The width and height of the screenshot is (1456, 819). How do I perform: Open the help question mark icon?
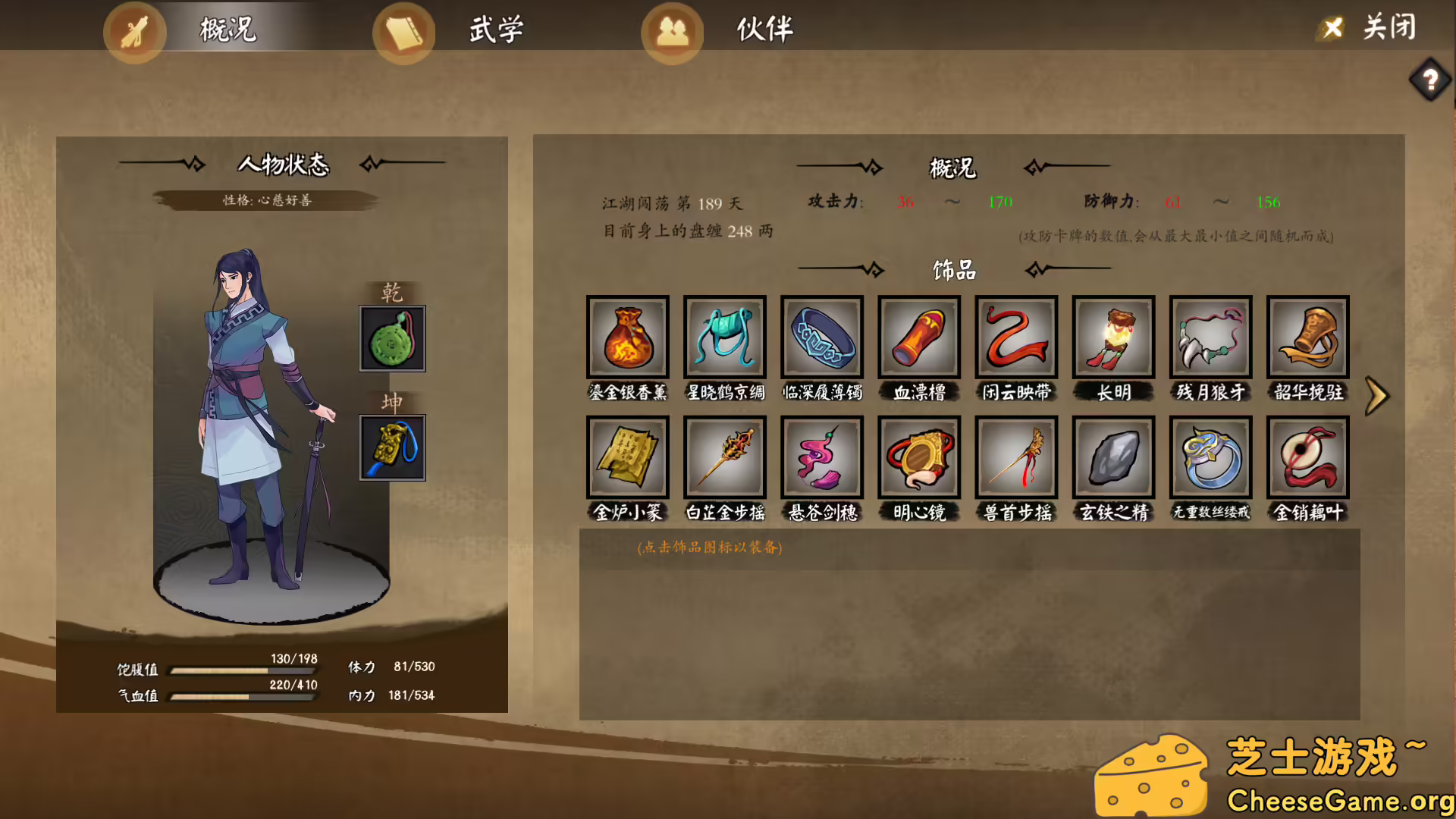[x=1430, y=80]
